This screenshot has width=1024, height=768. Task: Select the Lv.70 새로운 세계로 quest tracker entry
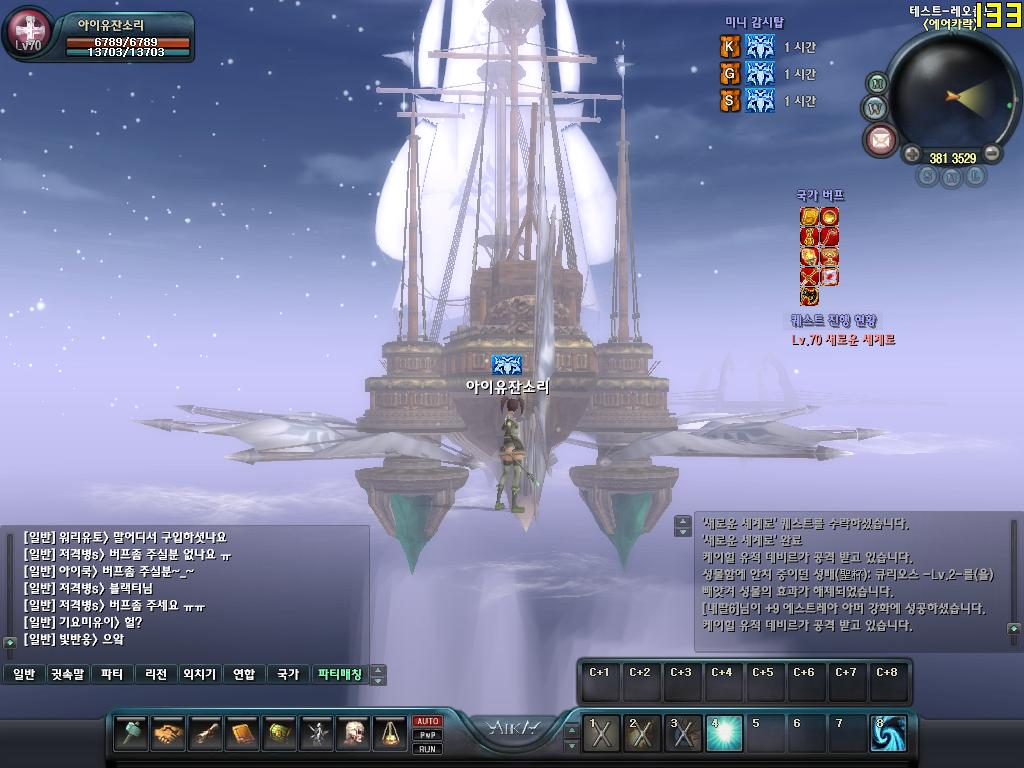[843, 340]
